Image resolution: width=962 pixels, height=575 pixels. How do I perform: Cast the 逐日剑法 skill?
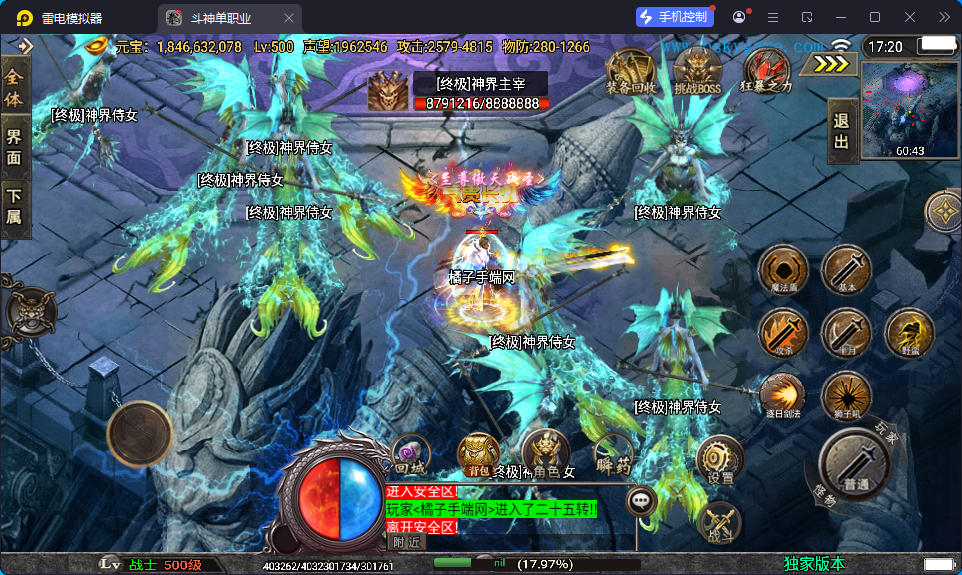(x=783, y=396)
